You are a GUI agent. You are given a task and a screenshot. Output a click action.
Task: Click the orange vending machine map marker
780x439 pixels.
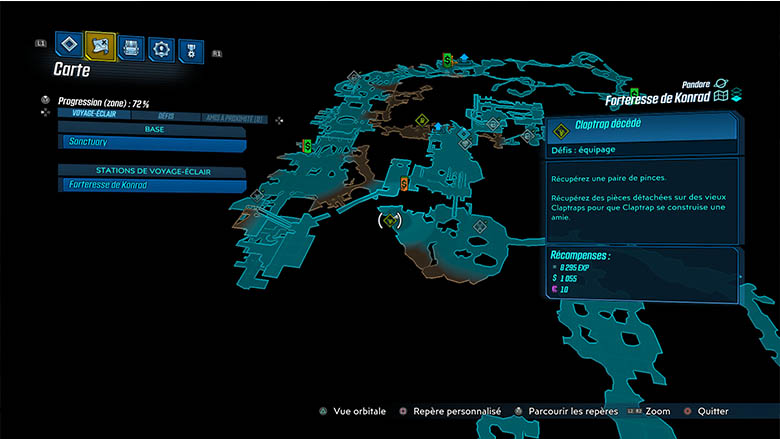tap(404, 184)
